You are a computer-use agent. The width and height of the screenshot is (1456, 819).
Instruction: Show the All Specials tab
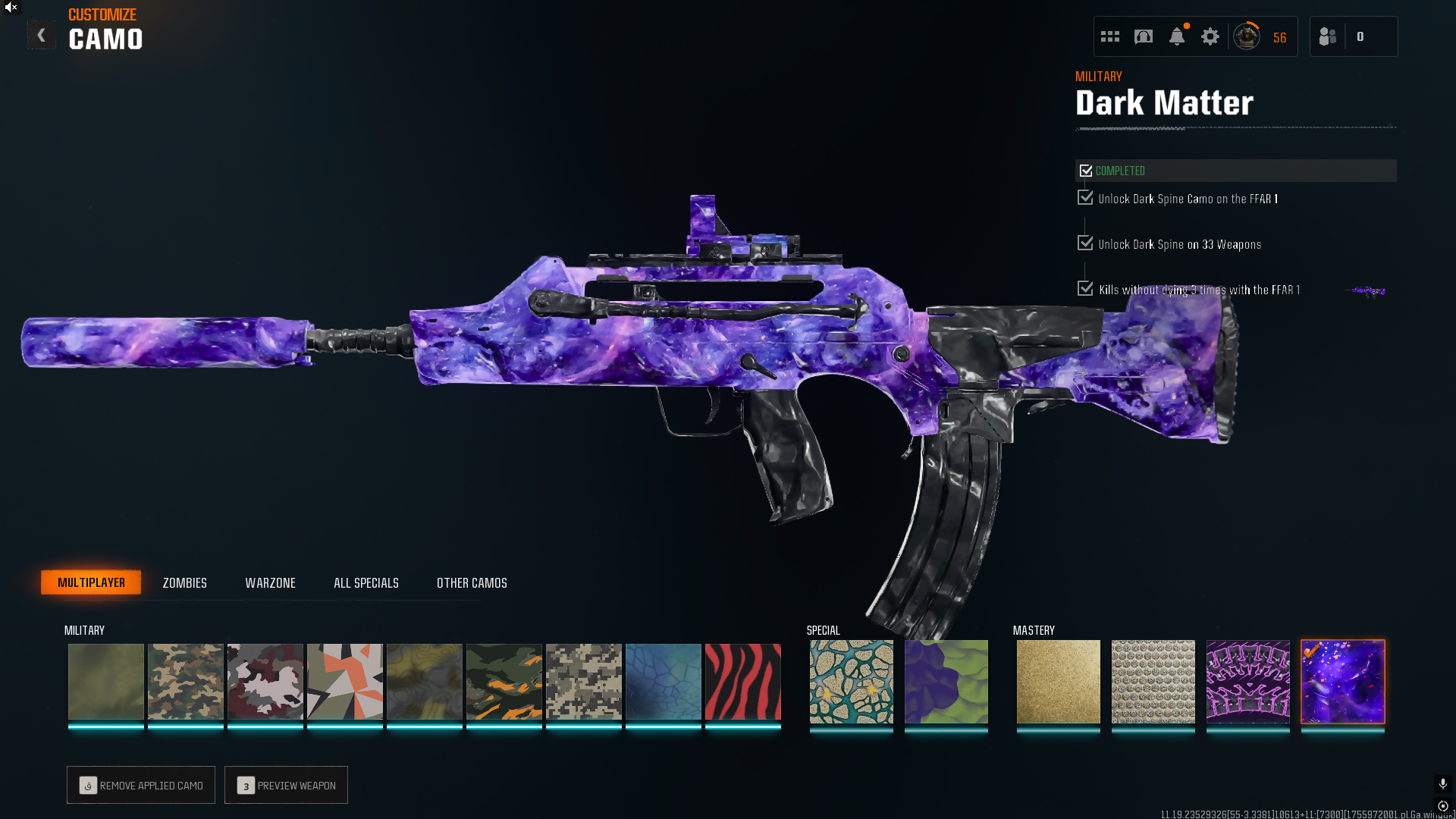click(x=366, y=582)
